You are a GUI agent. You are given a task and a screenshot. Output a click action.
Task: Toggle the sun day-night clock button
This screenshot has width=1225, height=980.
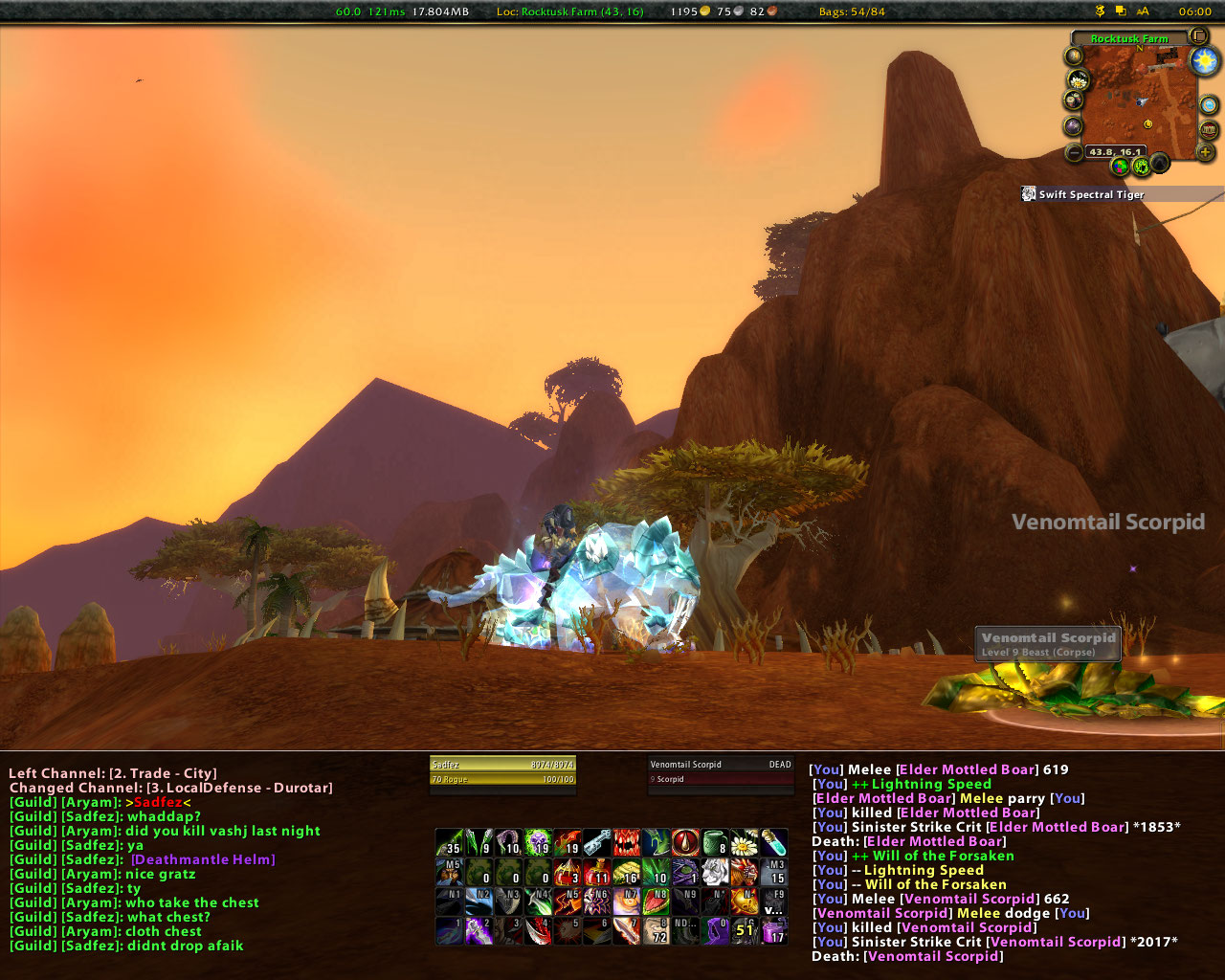(x=1204, y=62)
